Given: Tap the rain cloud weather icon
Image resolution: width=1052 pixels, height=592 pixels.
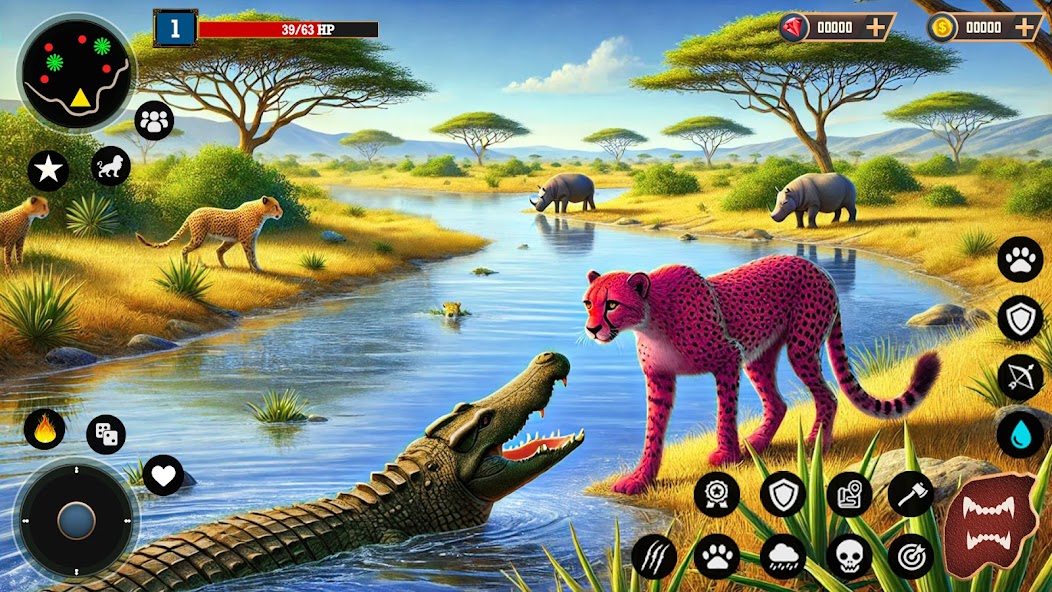Looking at the screenshot, I should (783, 556).
